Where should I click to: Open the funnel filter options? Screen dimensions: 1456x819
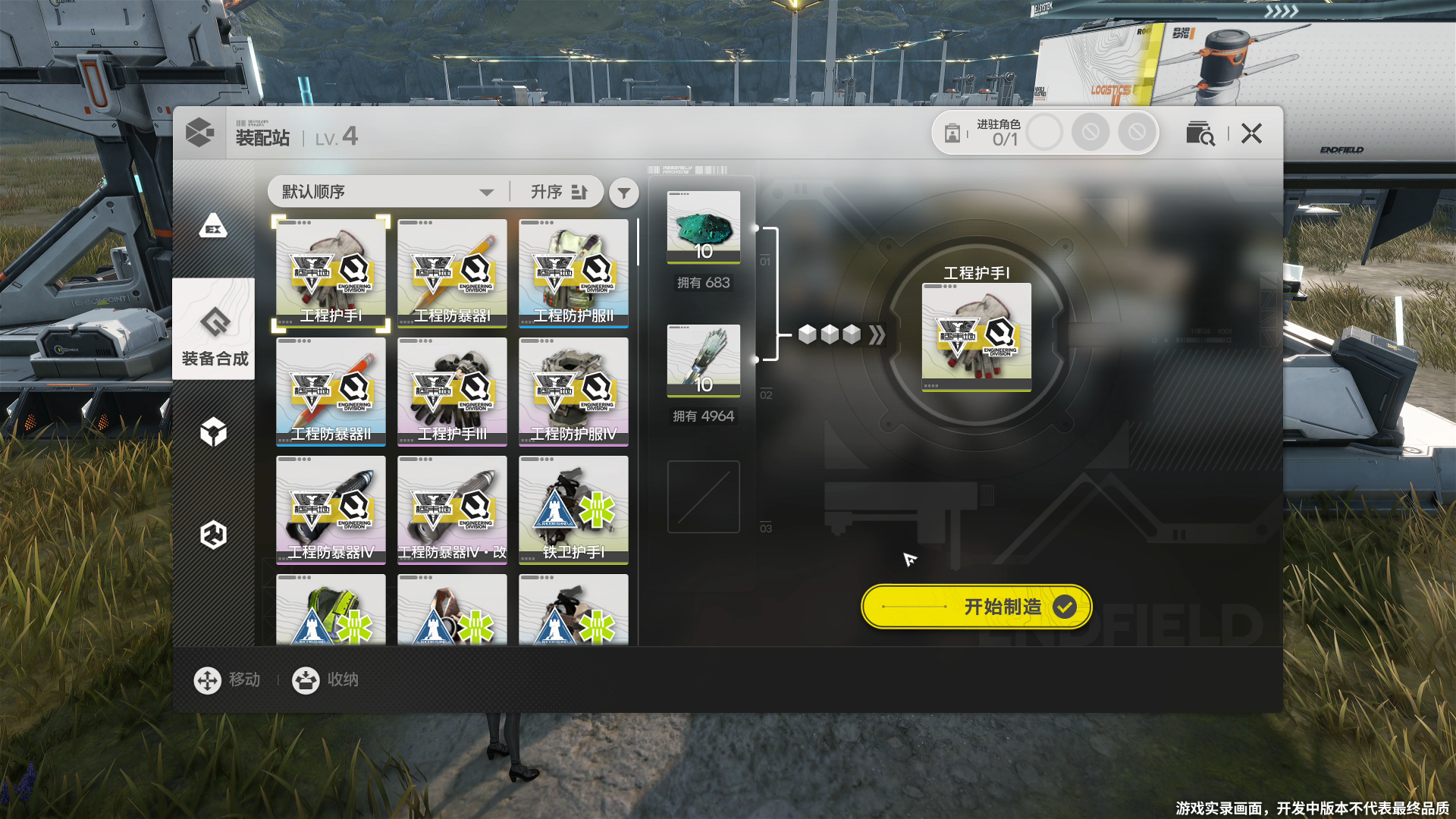point(623,193)
